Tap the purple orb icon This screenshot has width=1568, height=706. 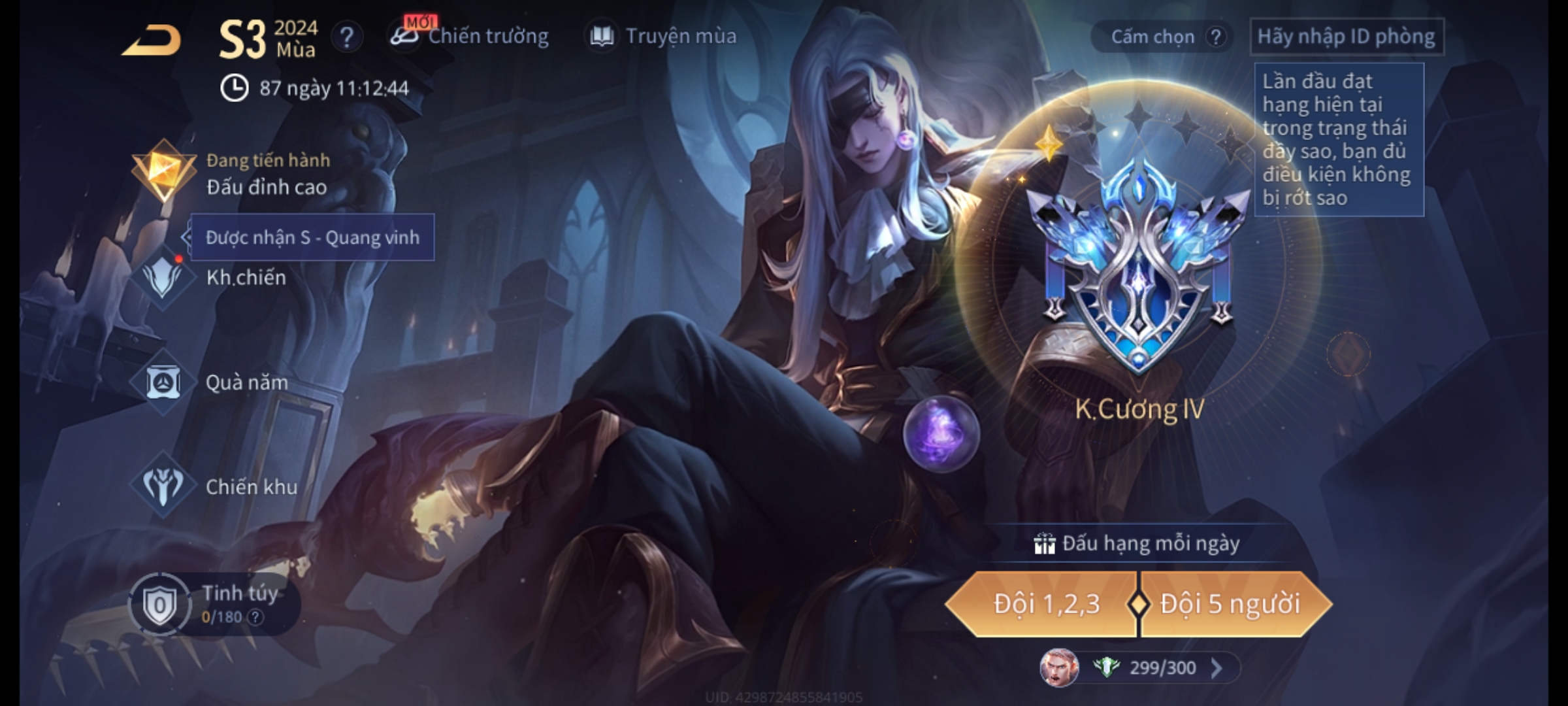941,434
